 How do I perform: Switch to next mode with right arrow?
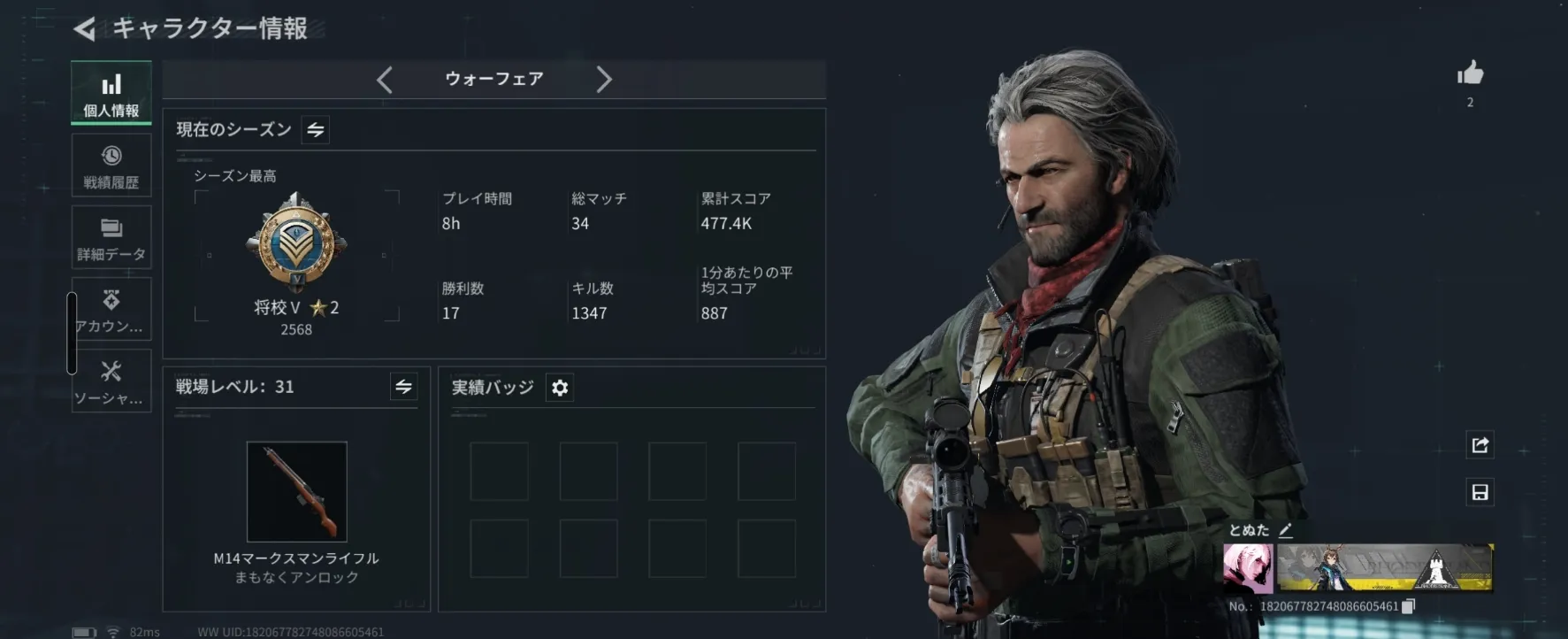click(603, 80)
